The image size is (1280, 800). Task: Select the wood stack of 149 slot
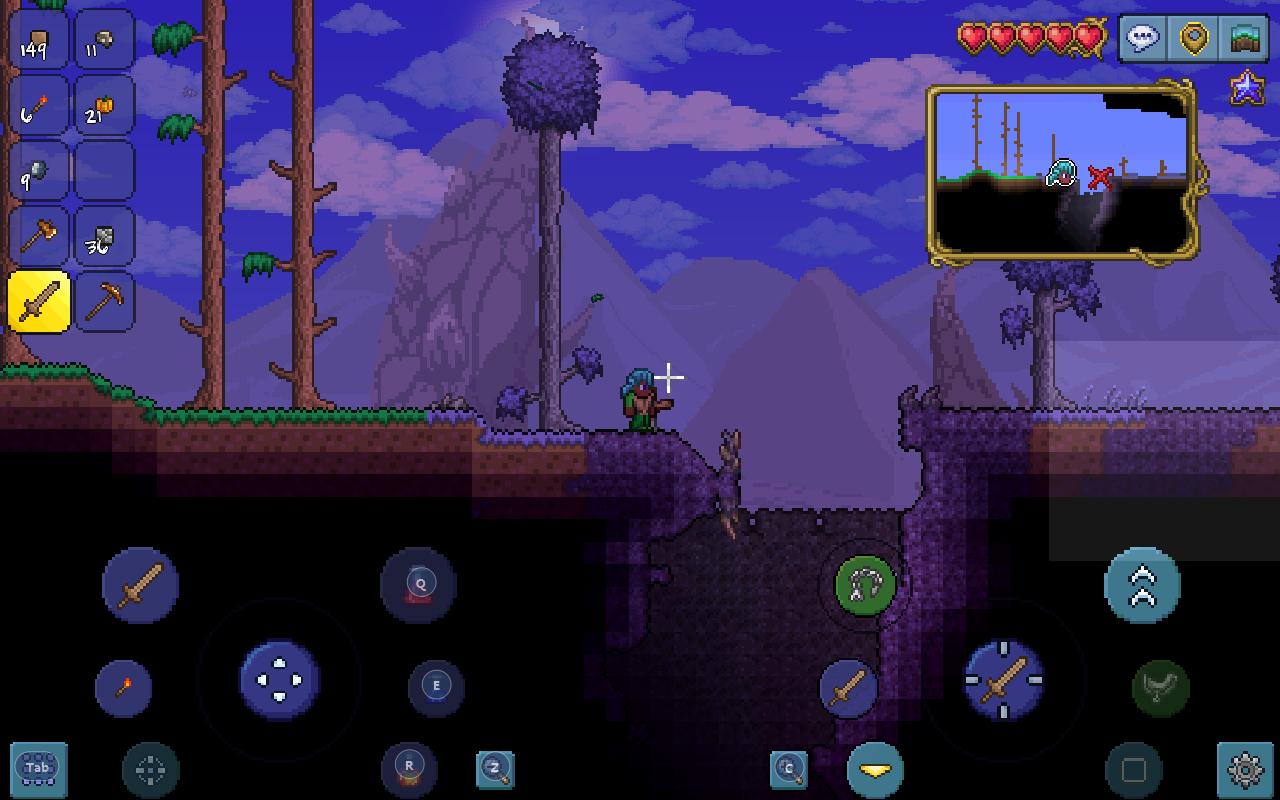[x=38, y=41]
